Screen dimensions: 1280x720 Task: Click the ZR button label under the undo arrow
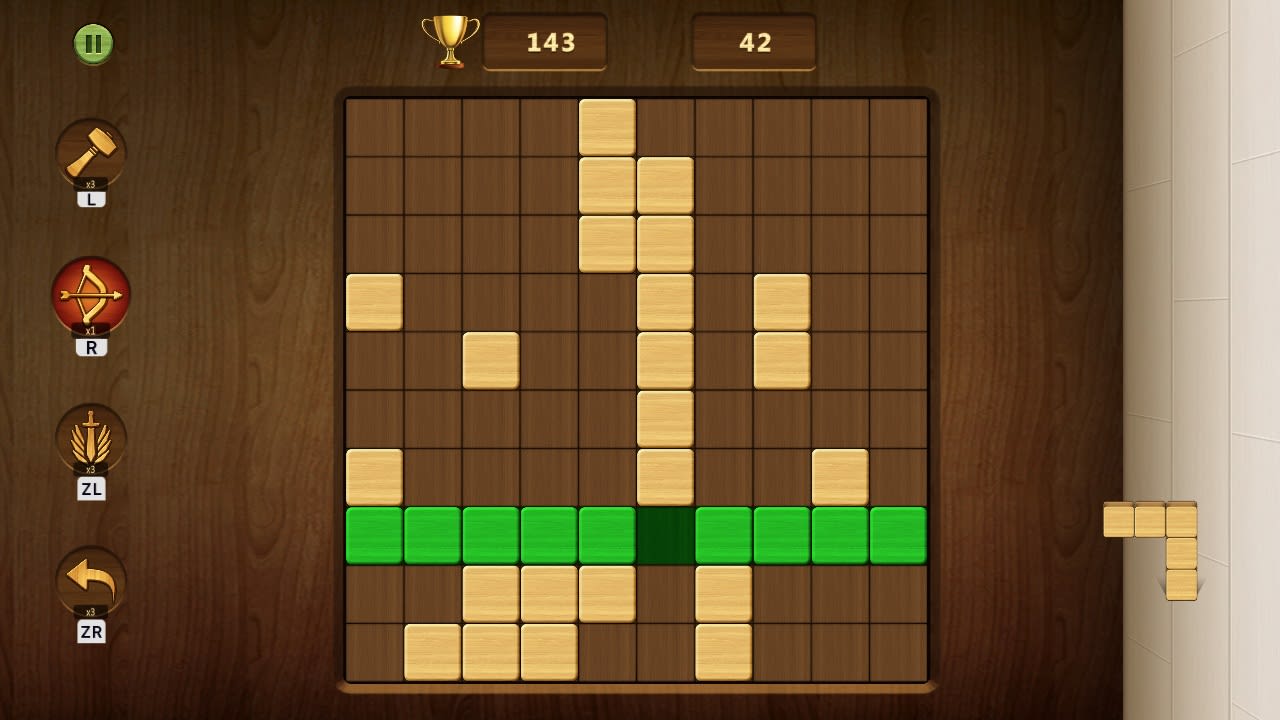91,632
